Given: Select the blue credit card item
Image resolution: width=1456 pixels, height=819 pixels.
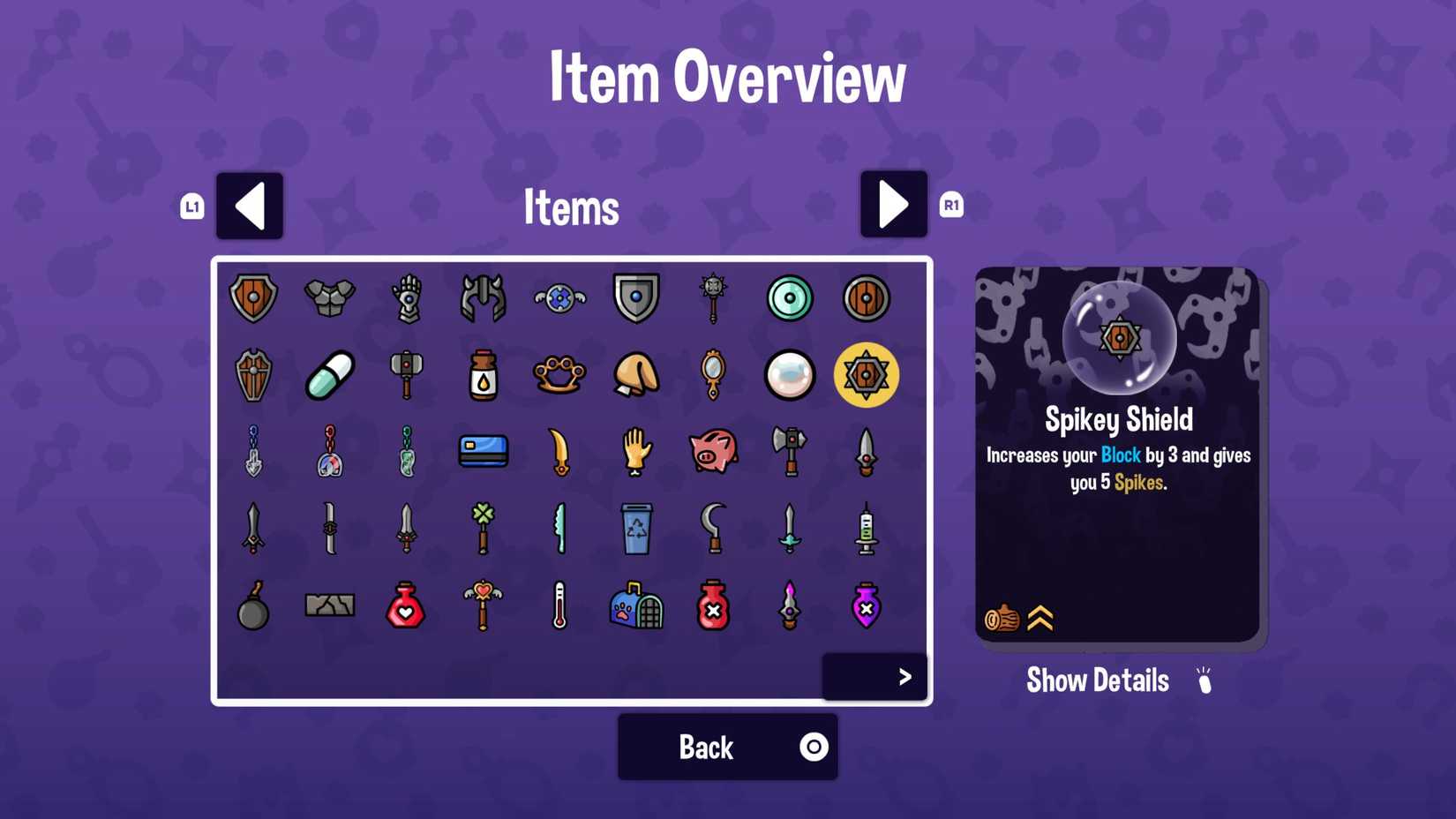Looking at the screenshot, I should pos(483,450).
